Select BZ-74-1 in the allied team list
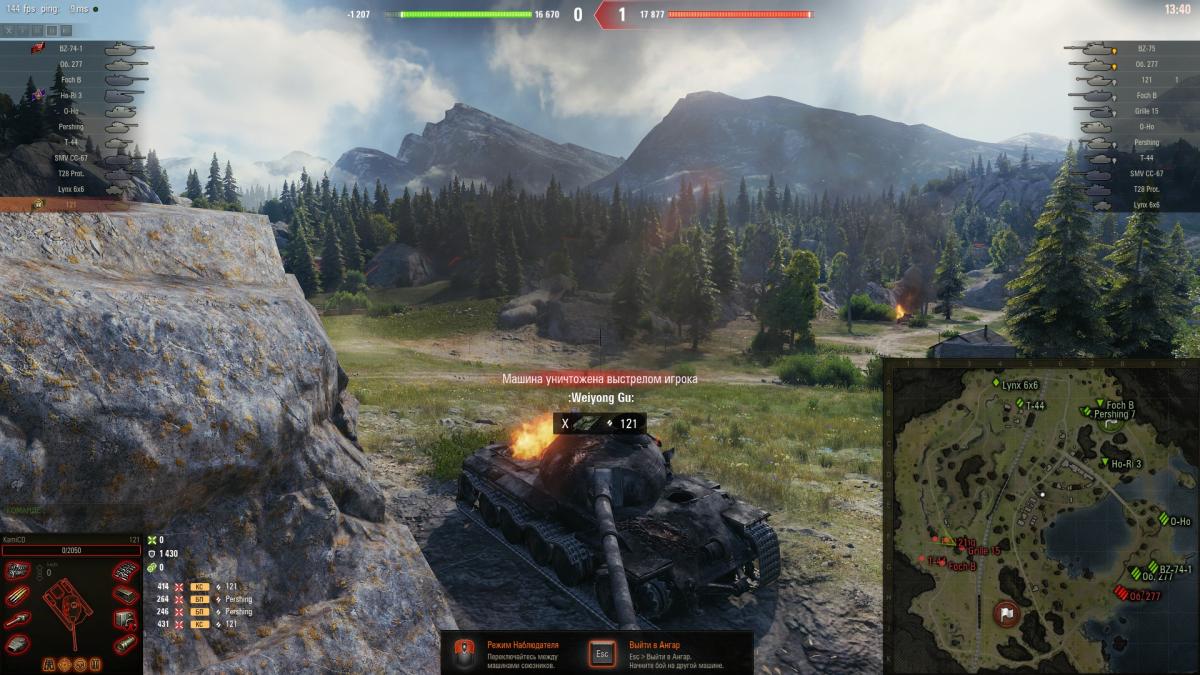 pos(72,48)
